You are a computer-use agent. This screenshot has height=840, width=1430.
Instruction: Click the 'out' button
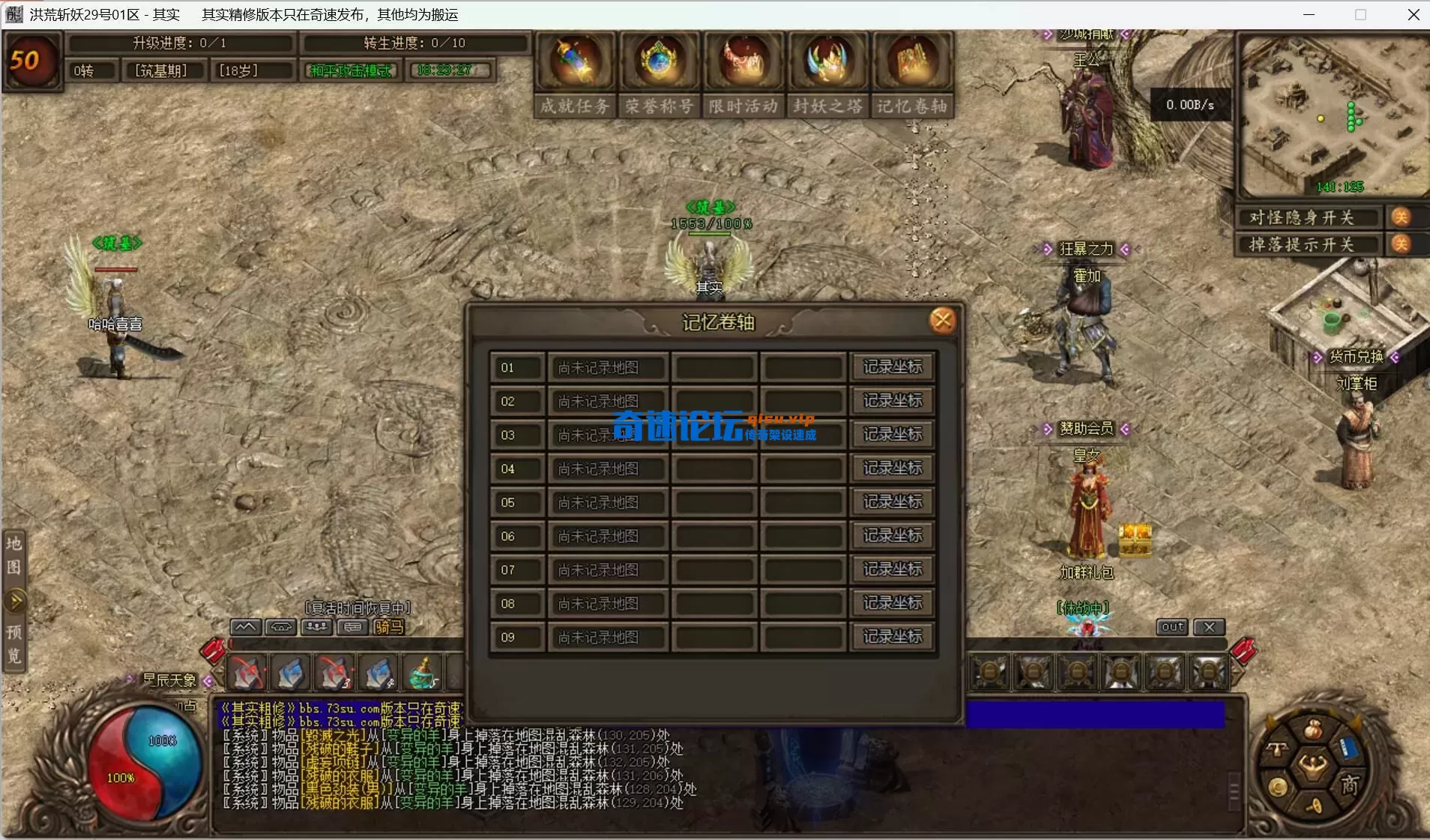[x=1172, y=627]
